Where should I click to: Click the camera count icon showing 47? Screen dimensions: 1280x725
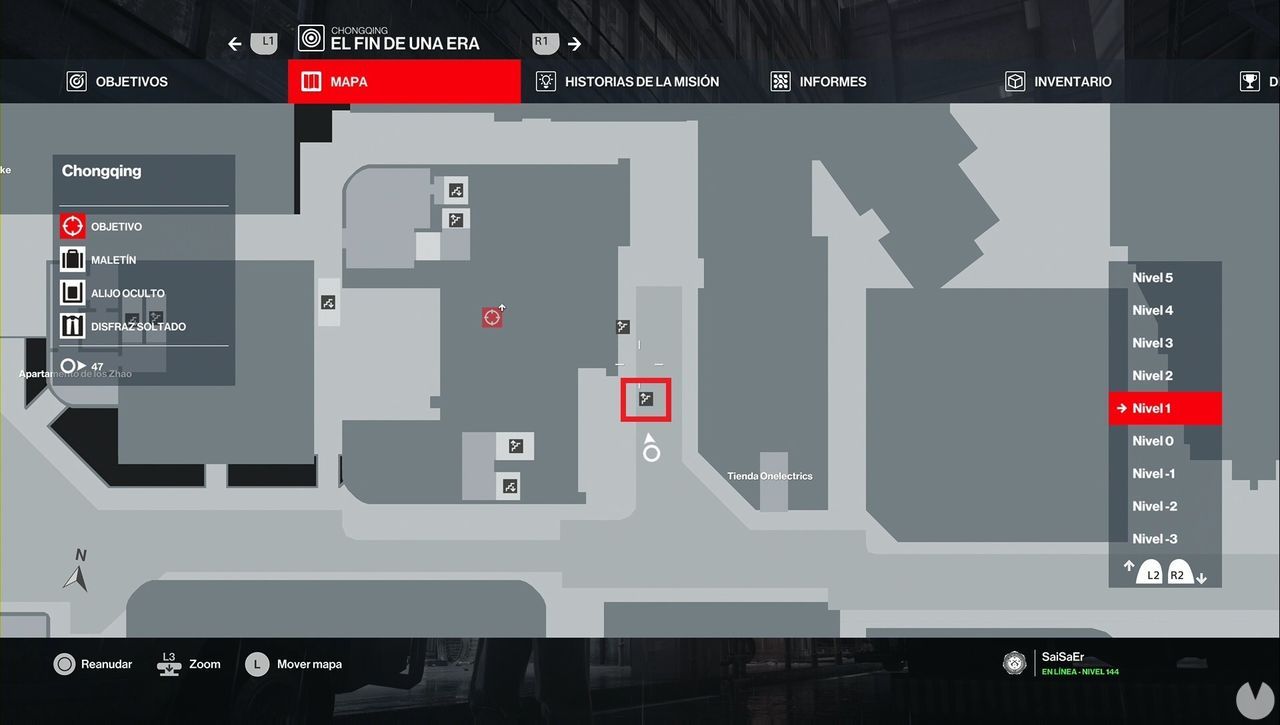click(x=71, y=366)
